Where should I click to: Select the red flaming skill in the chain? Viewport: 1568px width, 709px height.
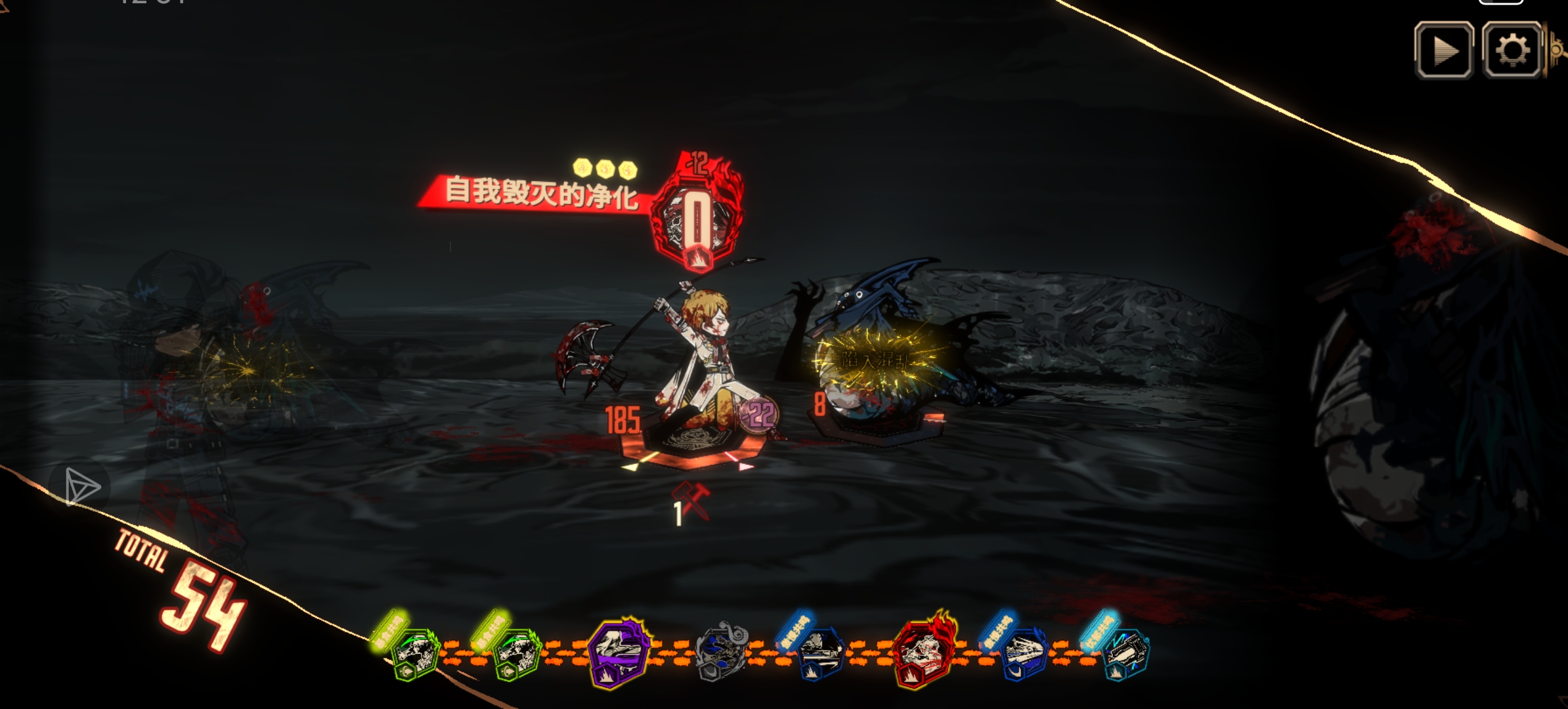tap(923, 651)
